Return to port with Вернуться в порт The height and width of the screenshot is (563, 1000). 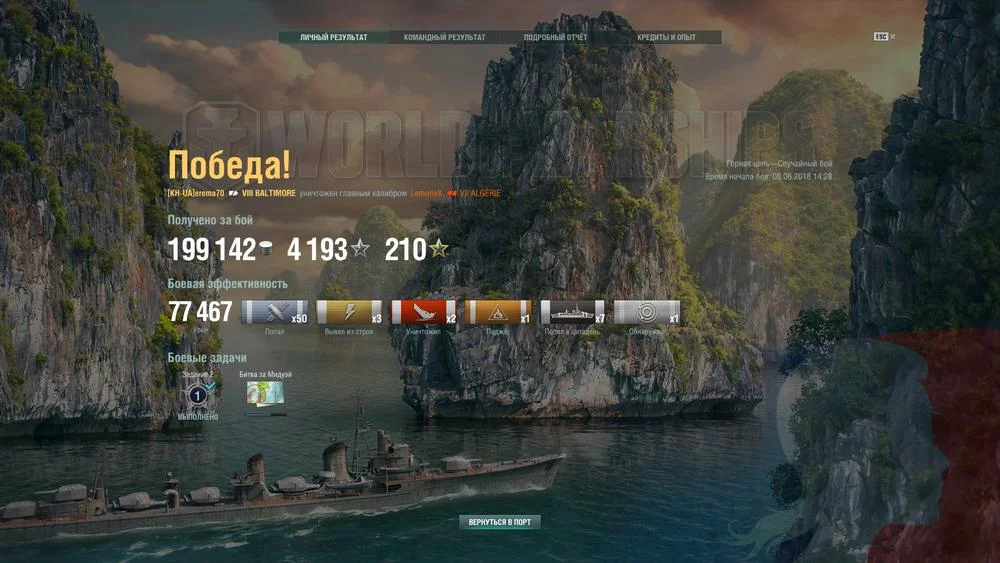tap(500, 522)
